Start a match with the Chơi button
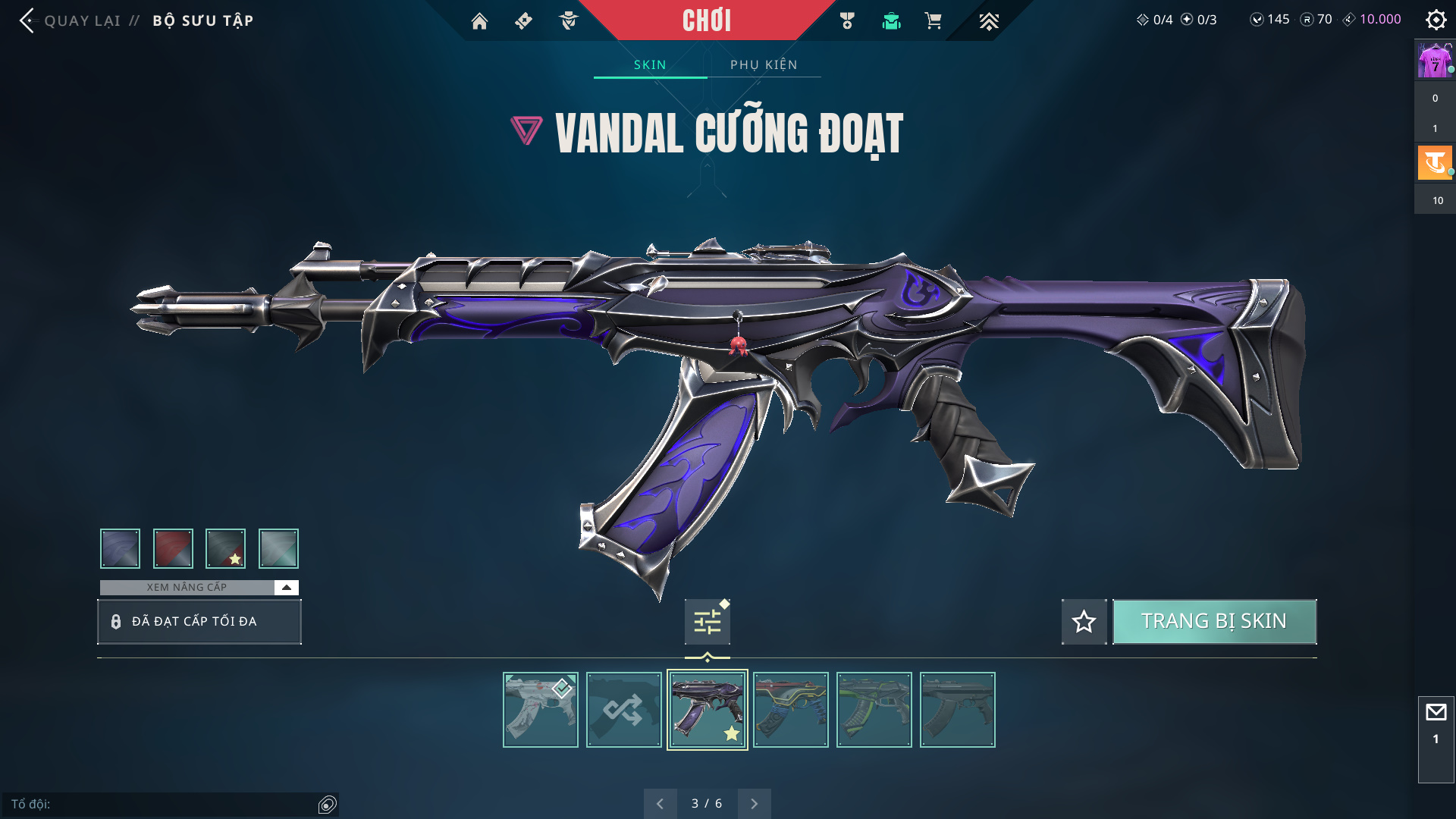This screenshot has height=819, width=1456. pyautogui.click(x=706, y=20)
